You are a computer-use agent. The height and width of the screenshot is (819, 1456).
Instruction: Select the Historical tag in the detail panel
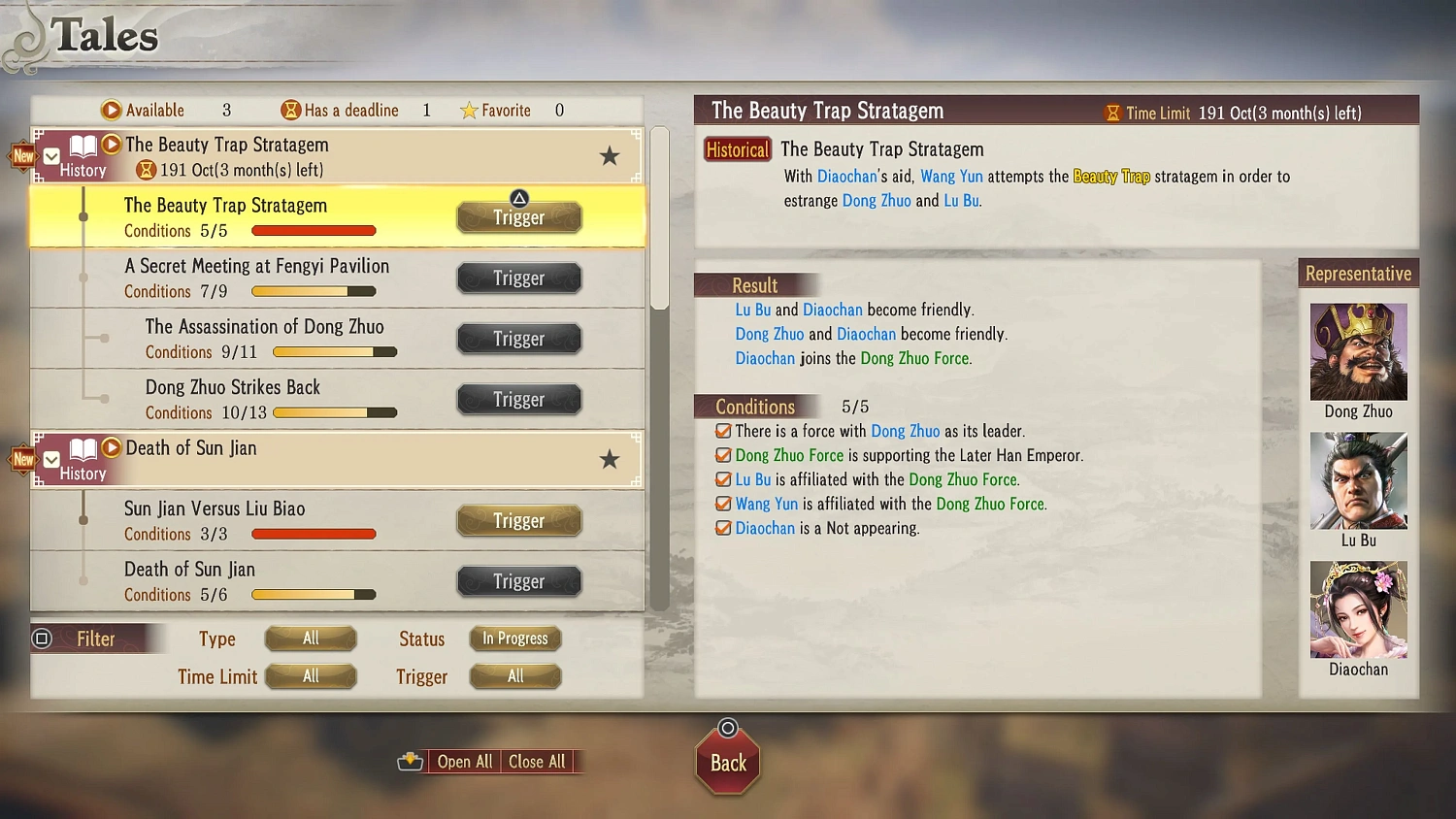pos(737,149)
